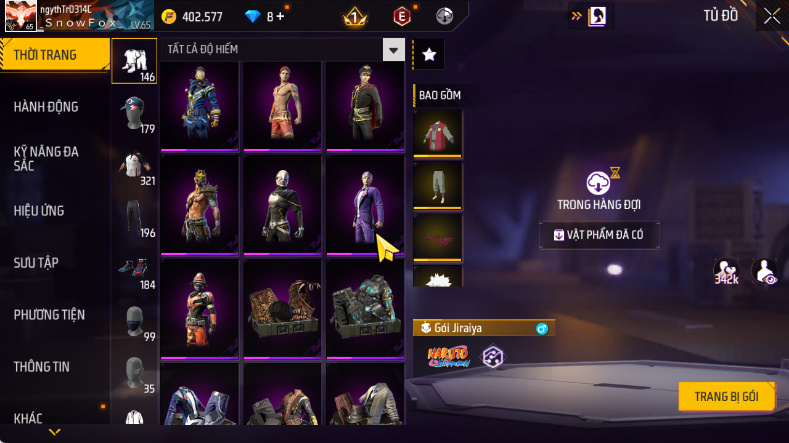Click the TRANG BỊ GÓI equip button
Image resolution: width=789 pixels, height=443 pixels.
(x=726, y=396)
